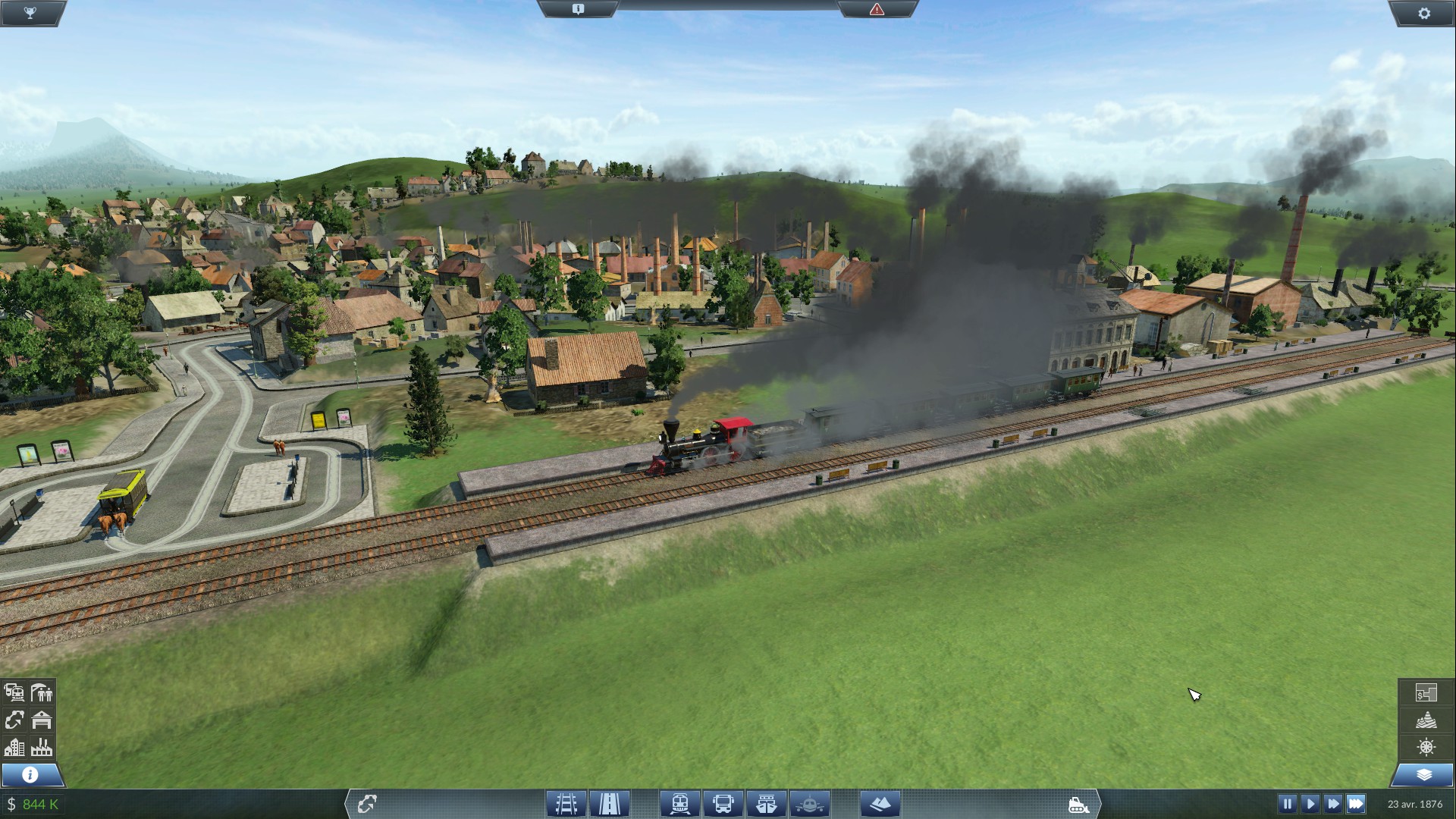Open the rail track construction menu
1456x819 pixels.
coord(566,803)
